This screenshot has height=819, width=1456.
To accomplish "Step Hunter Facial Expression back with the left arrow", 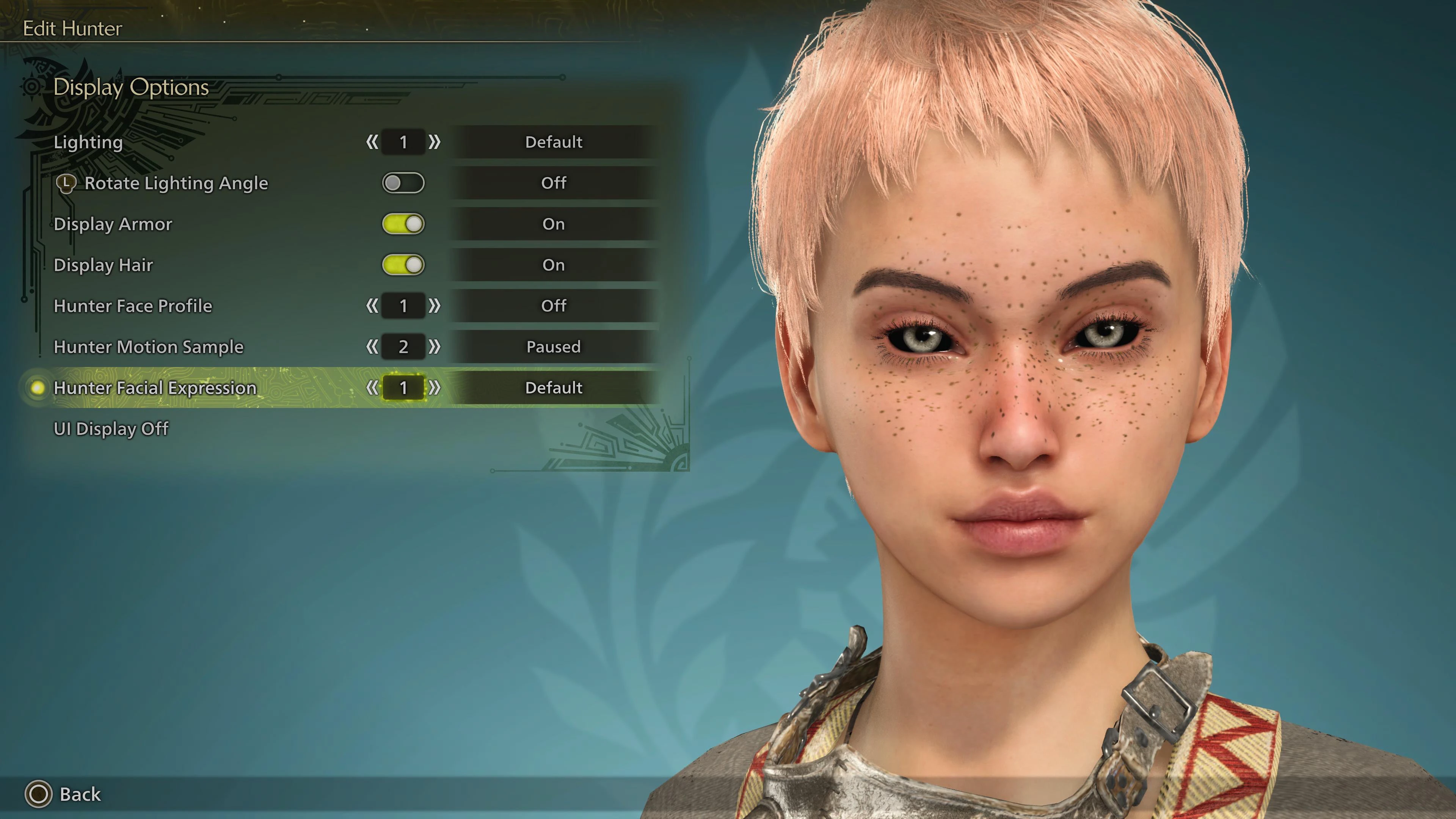I will 372,388.
